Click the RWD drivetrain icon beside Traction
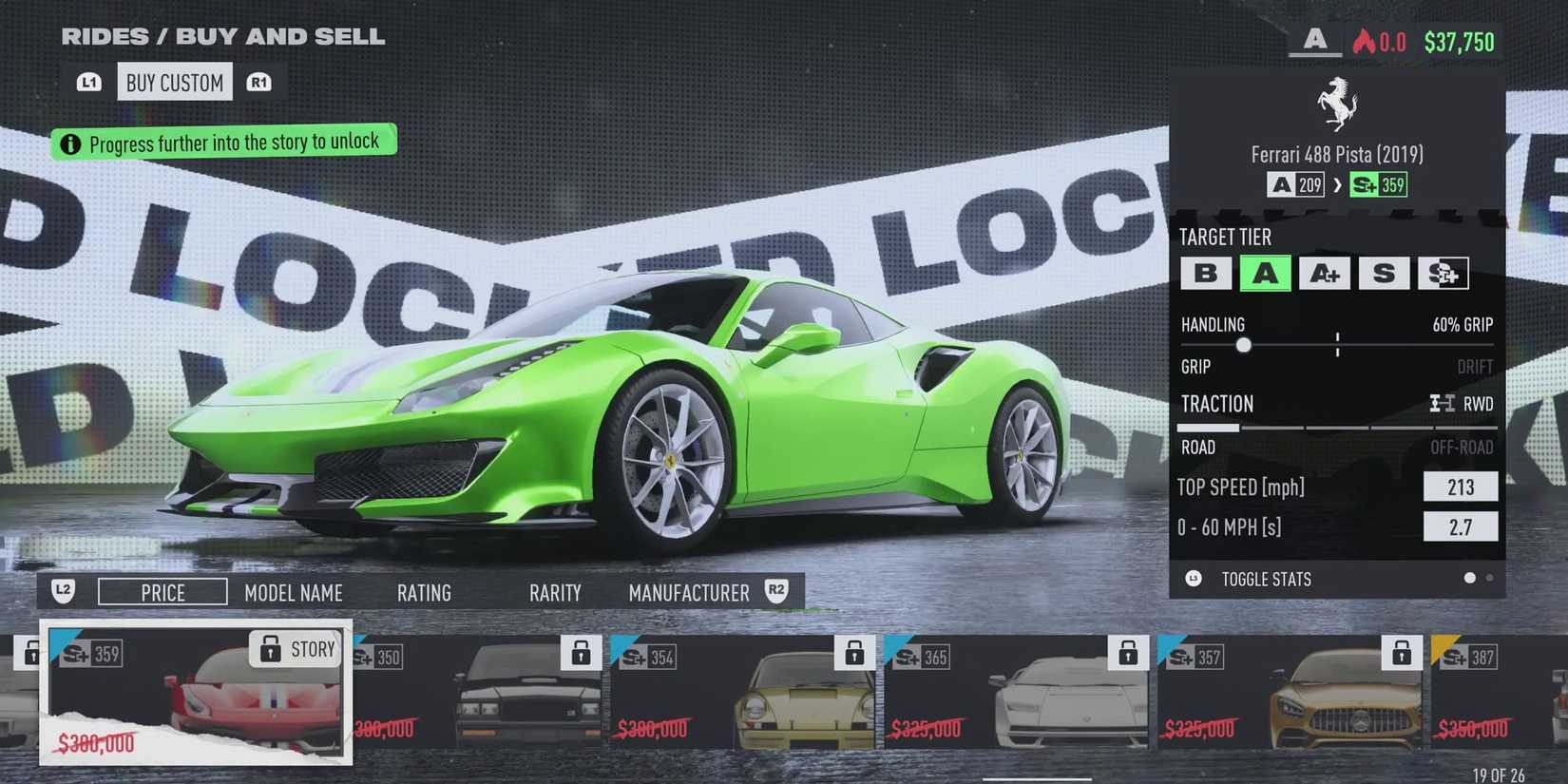The image size is (1568, 784). (x=1442, y=403)
